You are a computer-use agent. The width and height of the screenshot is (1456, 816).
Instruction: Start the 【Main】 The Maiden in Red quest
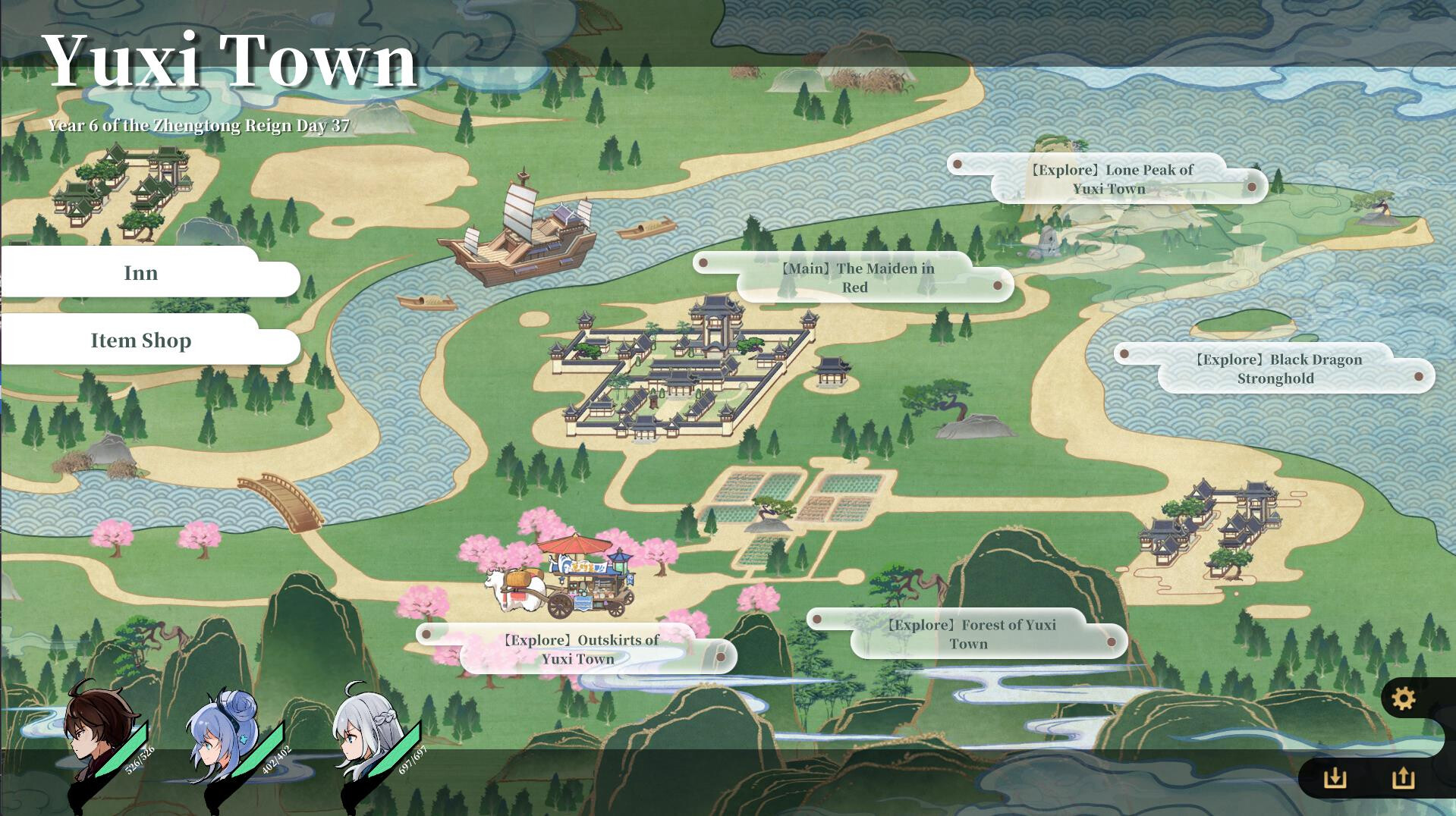tap(857, 278)
